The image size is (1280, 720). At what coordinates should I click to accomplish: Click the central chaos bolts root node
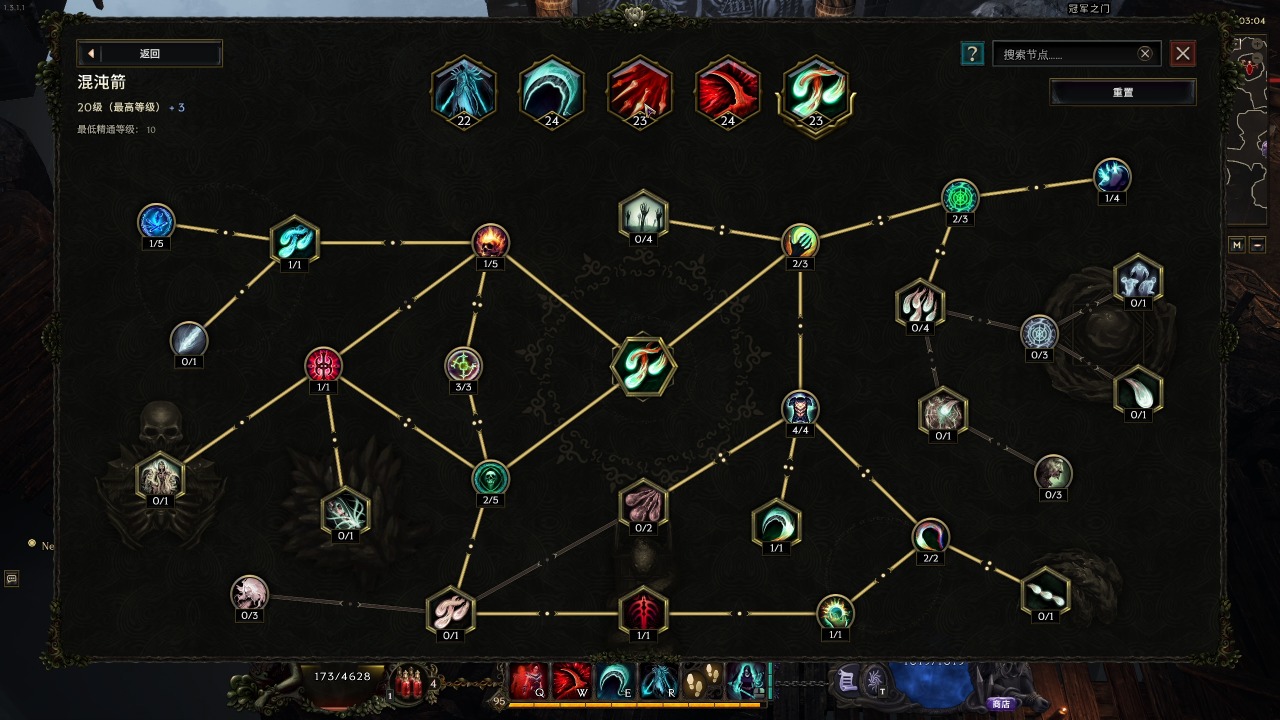pos(643,366)
